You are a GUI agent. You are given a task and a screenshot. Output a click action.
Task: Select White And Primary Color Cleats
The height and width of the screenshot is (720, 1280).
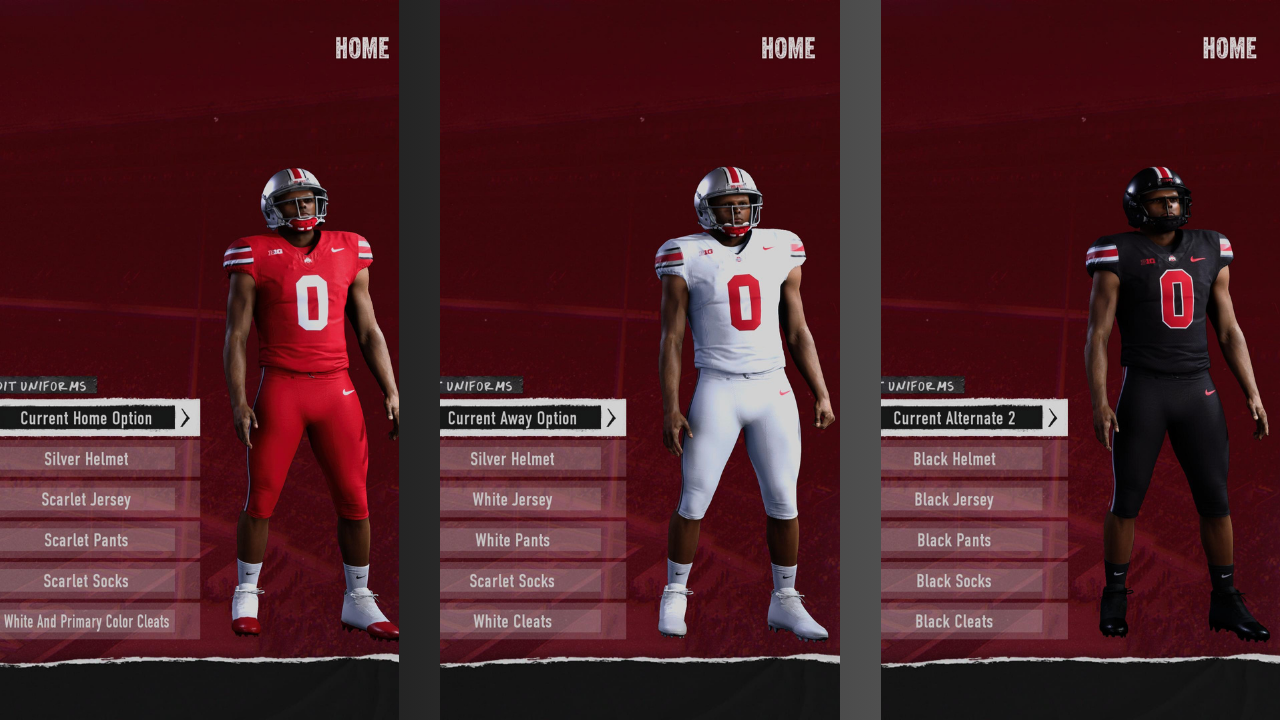coord(87,621)
